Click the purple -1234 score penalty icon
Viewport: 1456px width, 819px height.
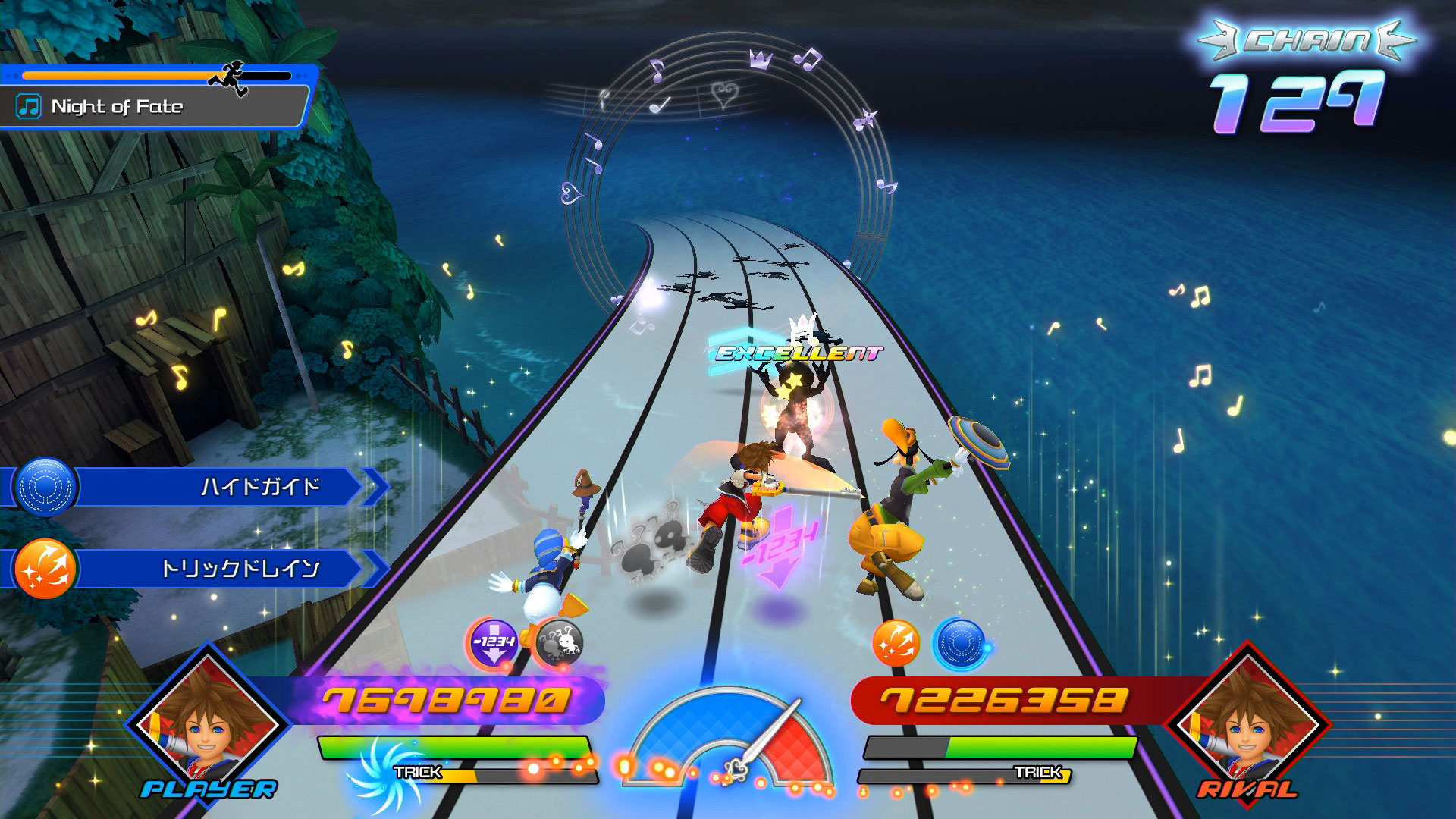[x=493, y=643]
